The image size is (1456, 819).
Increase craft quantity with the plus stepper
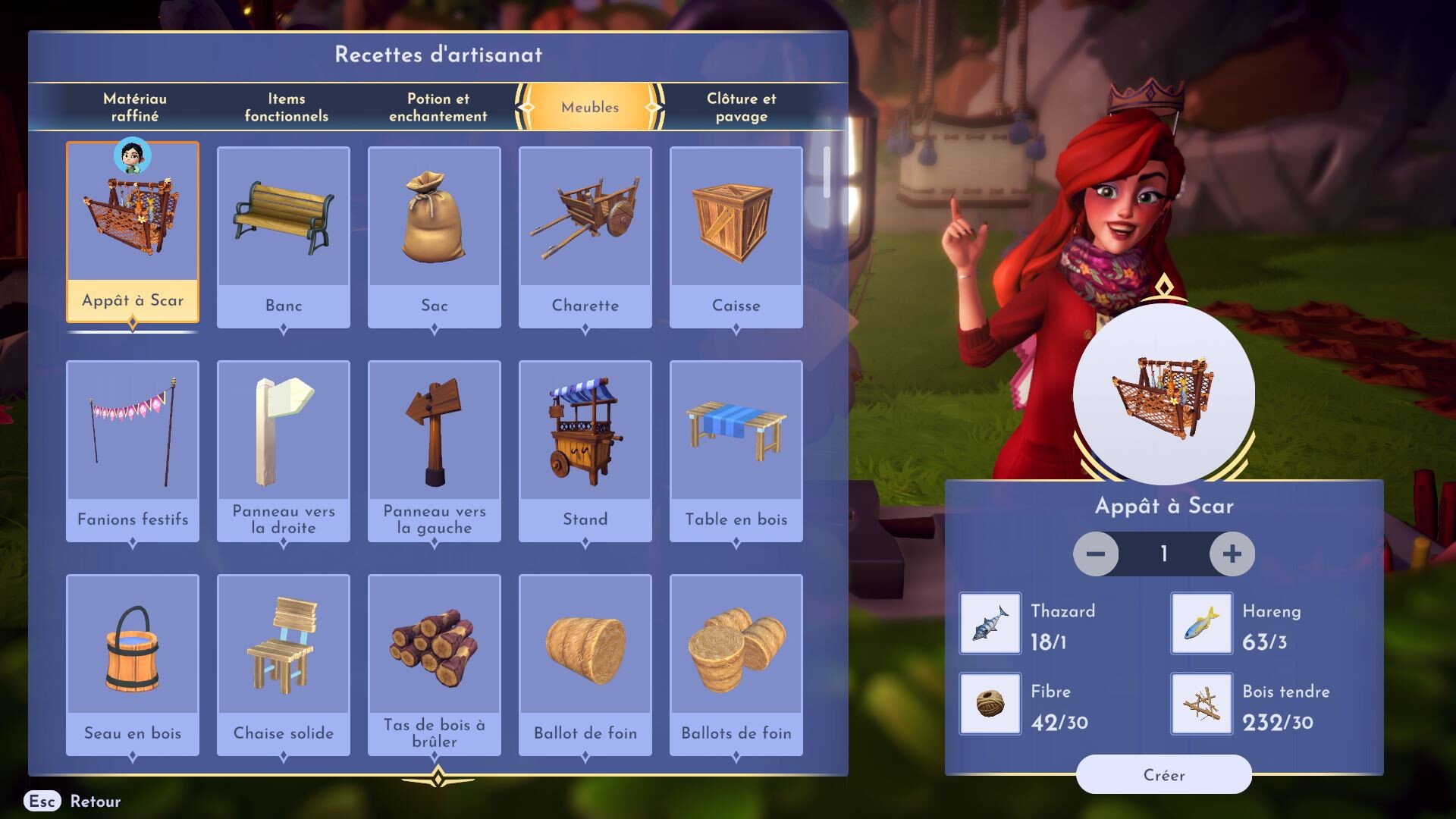1232,554
